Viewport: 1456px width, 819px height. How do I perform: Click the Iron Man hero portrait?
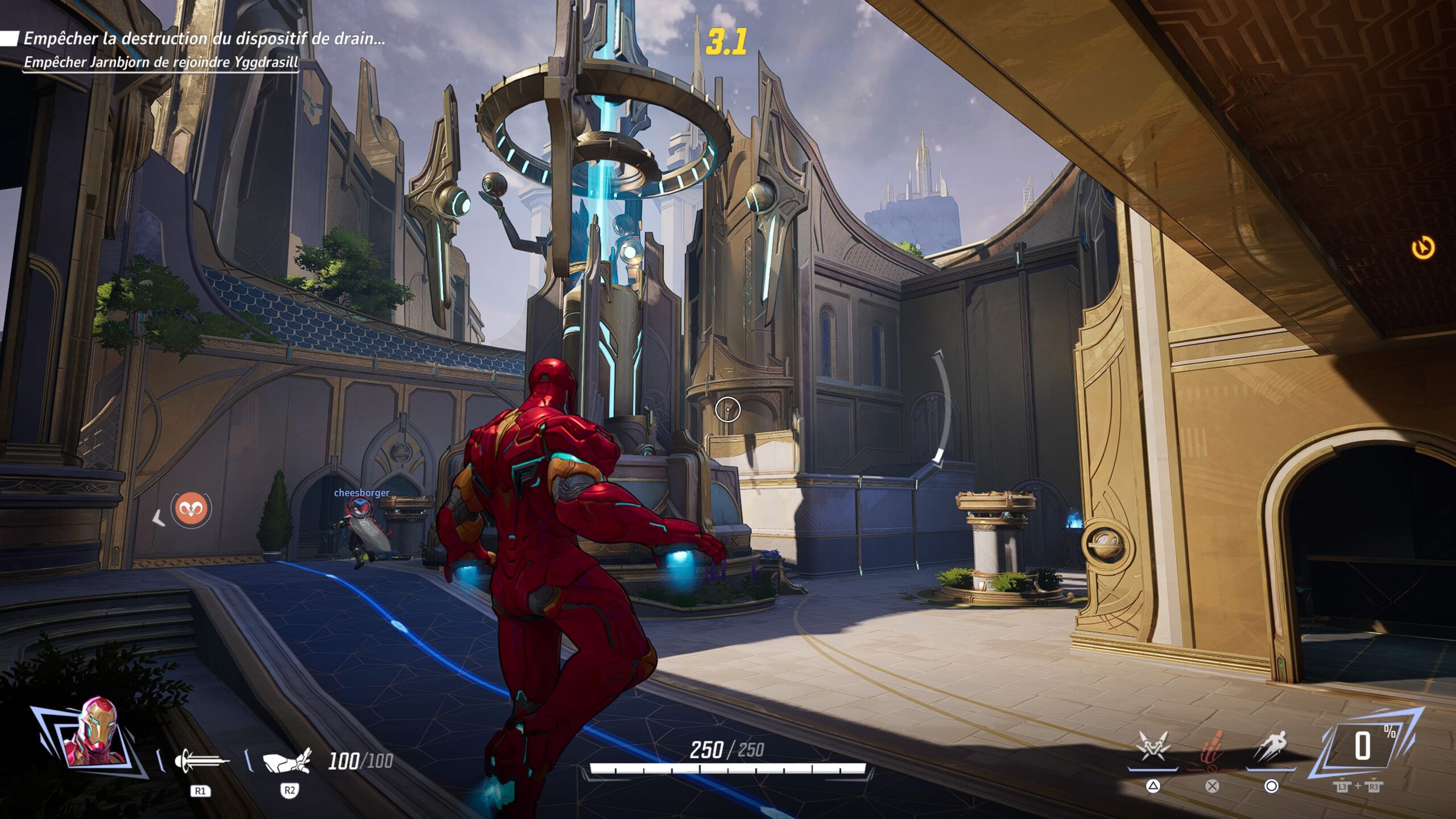pos(94,734)
